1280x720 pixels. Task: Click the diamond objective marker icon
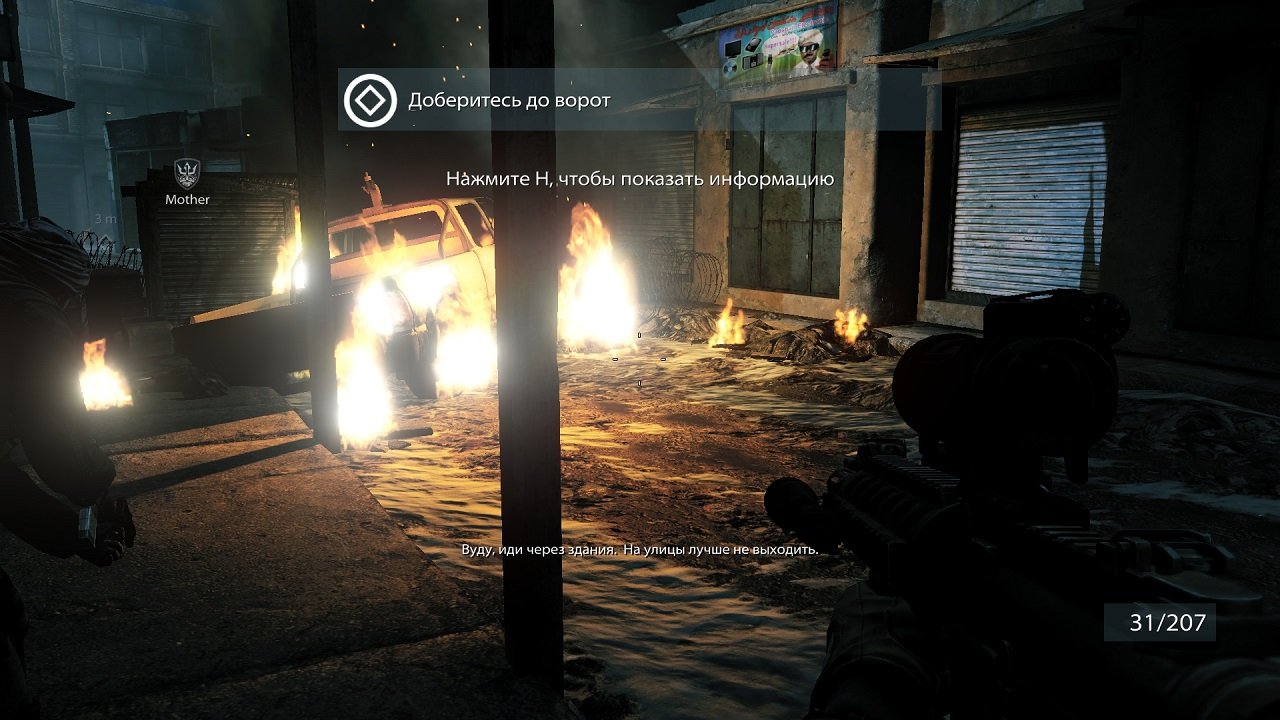coord(369,100)
